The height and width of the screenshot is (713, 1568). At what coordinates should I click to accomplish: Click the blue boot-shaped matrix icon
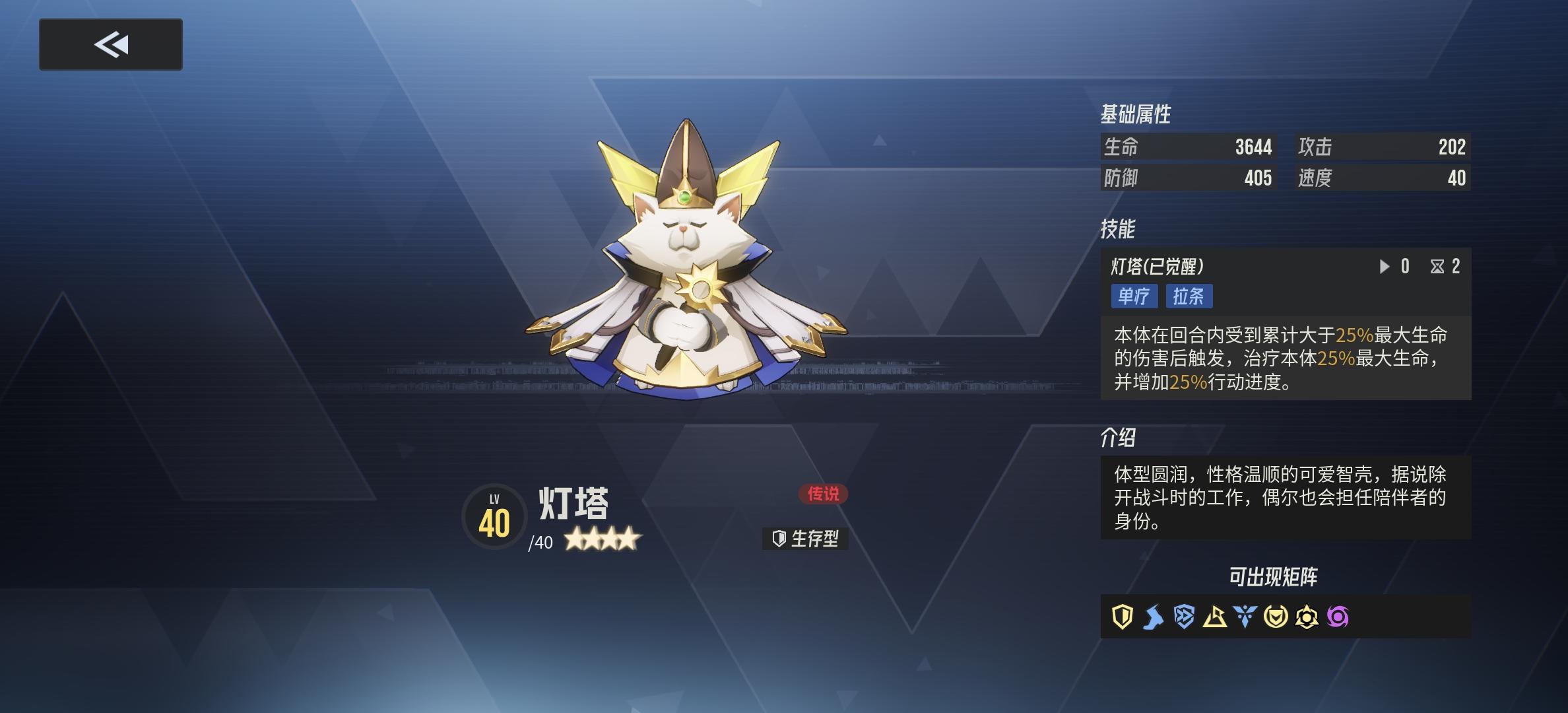coord(1152,616)
